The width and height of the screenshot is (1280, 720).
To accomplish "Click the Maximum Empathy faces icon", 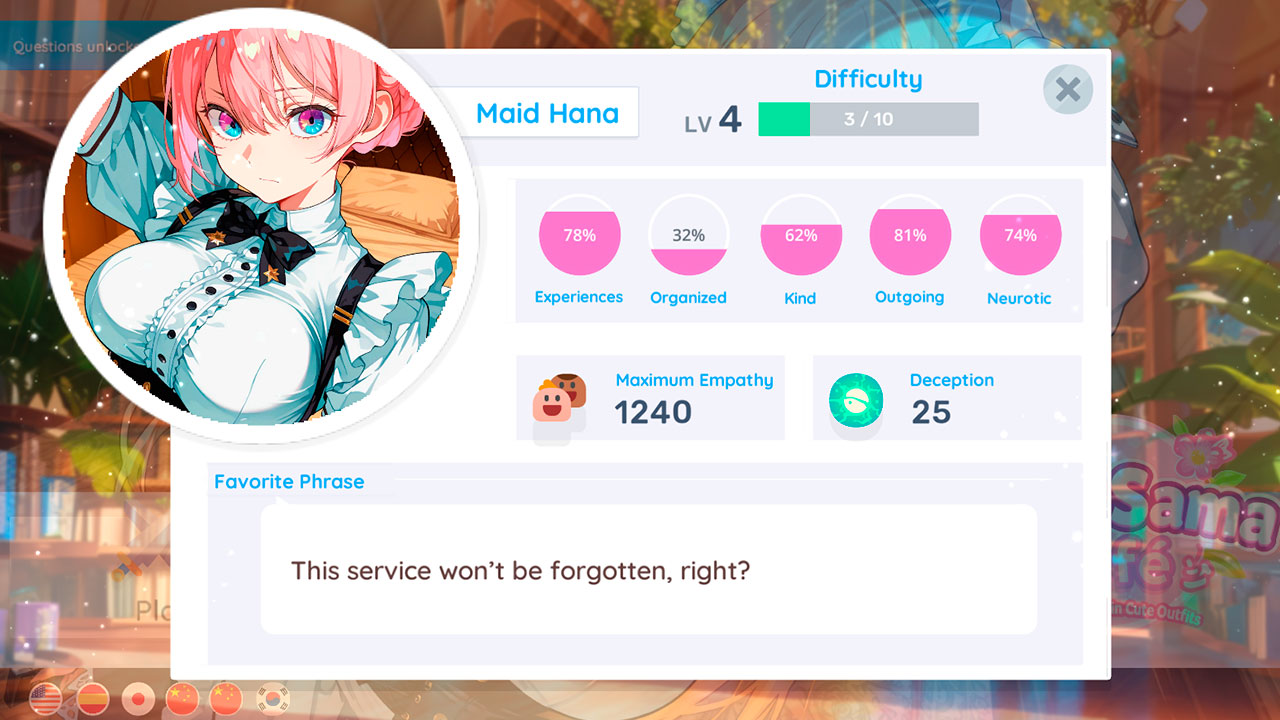I will (x=556, y=398).
